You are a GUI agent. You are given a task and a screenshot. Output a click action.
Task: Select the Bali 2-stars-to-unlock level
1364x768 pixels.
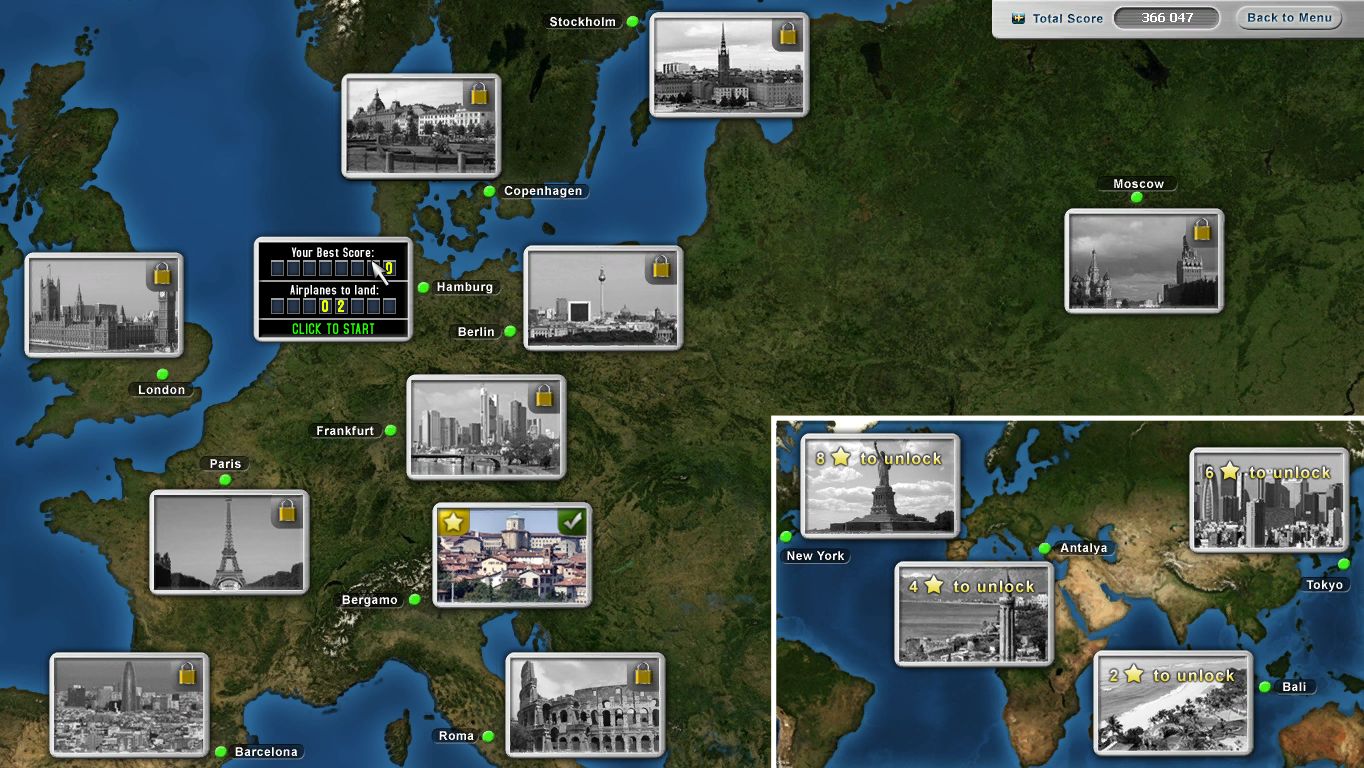1172,703
